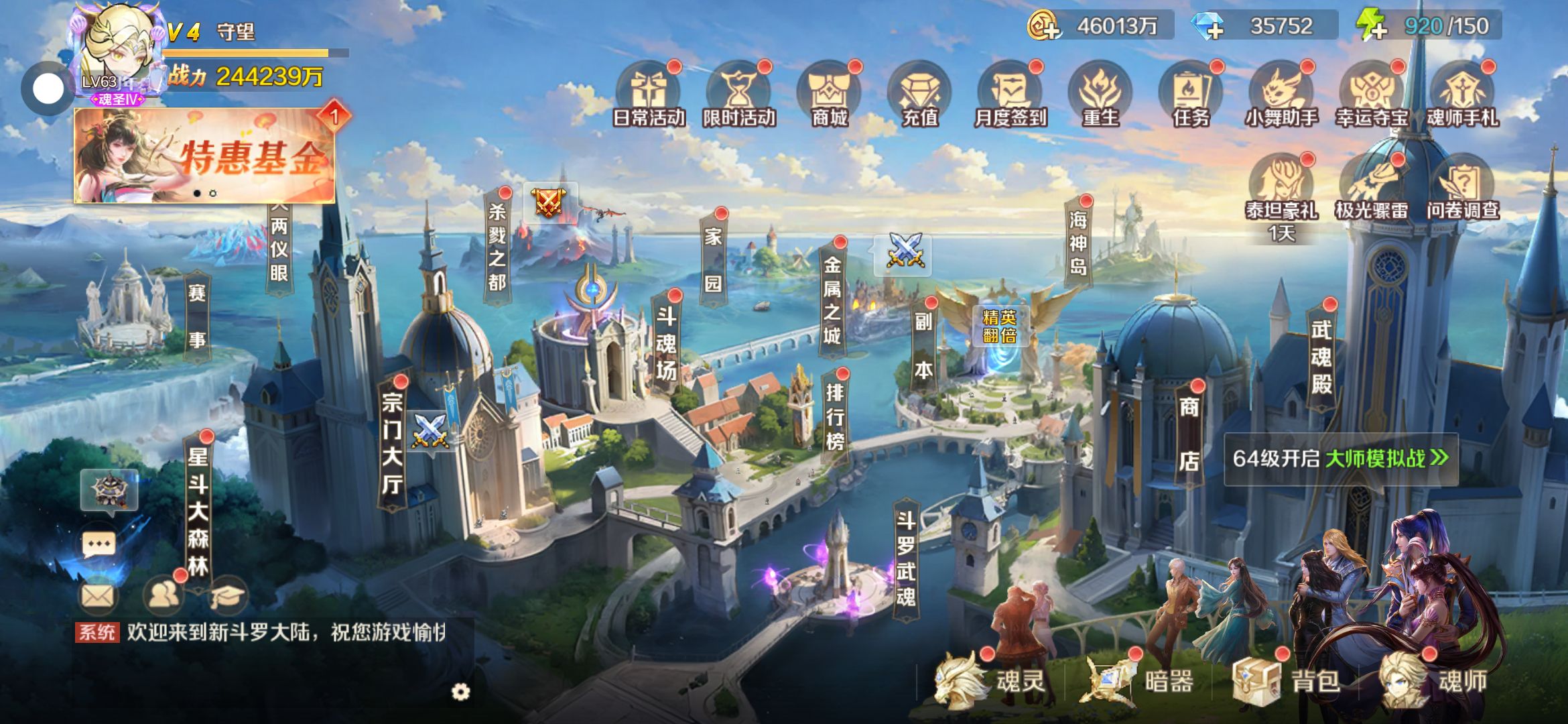This screenshot has height=724, width=1568.
Task: Go to 星斗大森林
Action: [198, 511]
